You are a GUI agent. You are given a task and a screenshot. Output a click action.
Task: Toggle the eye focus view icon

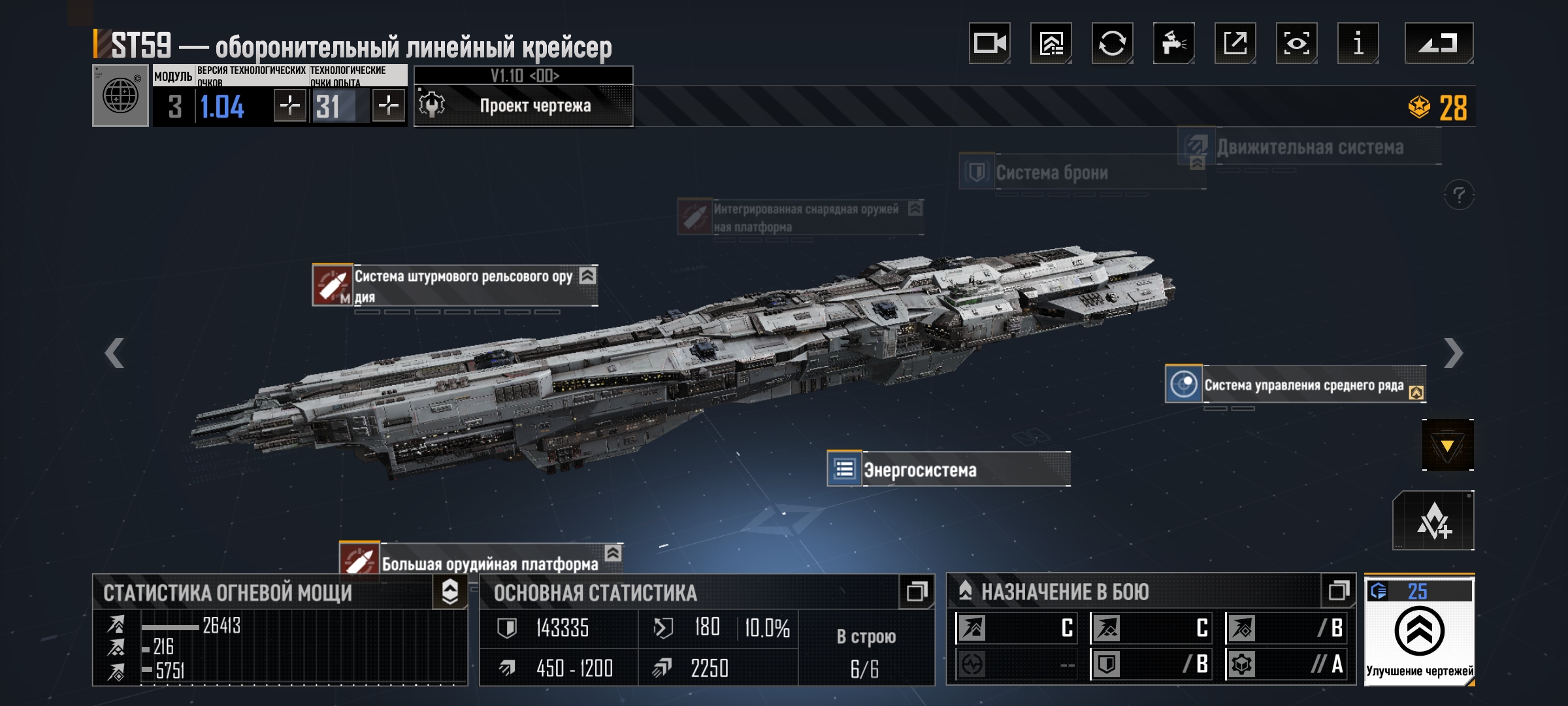1296,43
